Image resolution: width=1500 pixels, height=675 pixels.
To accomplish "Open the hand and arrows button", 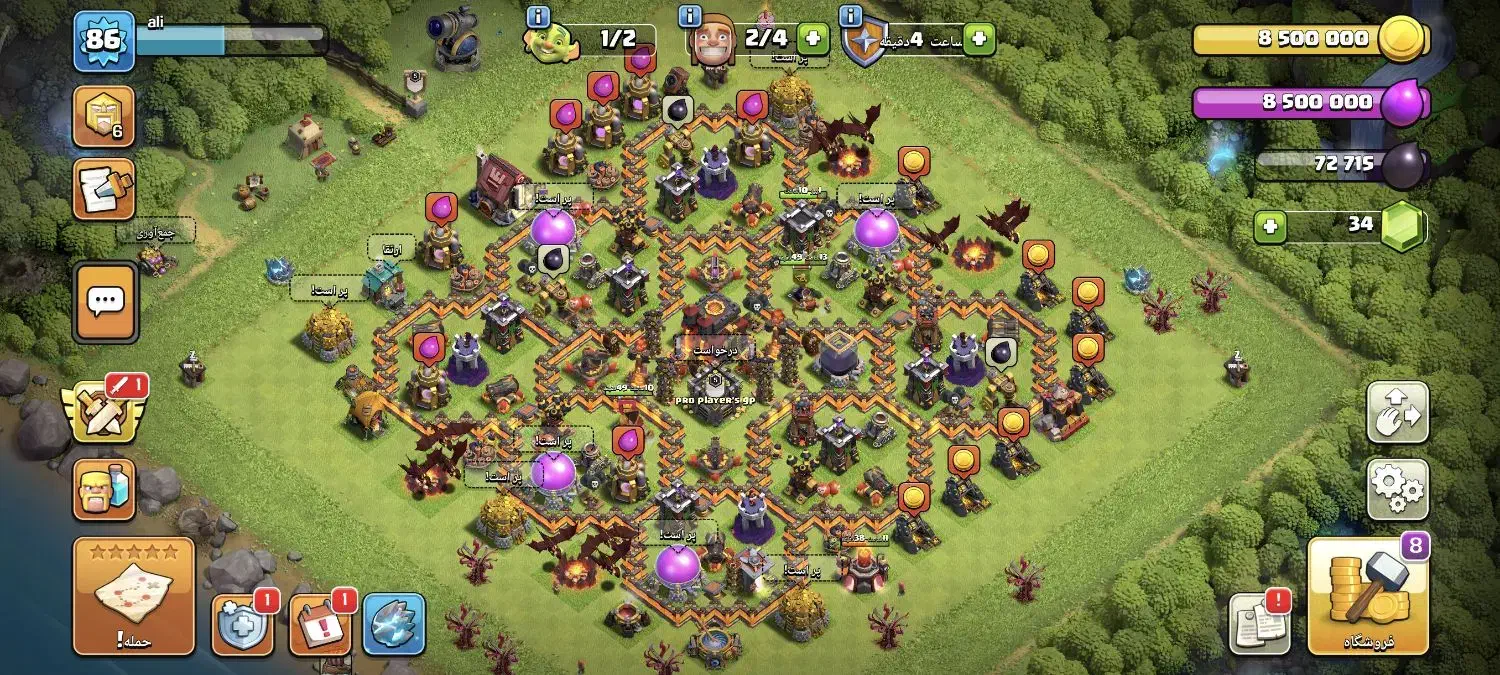I will point(1397,411).
